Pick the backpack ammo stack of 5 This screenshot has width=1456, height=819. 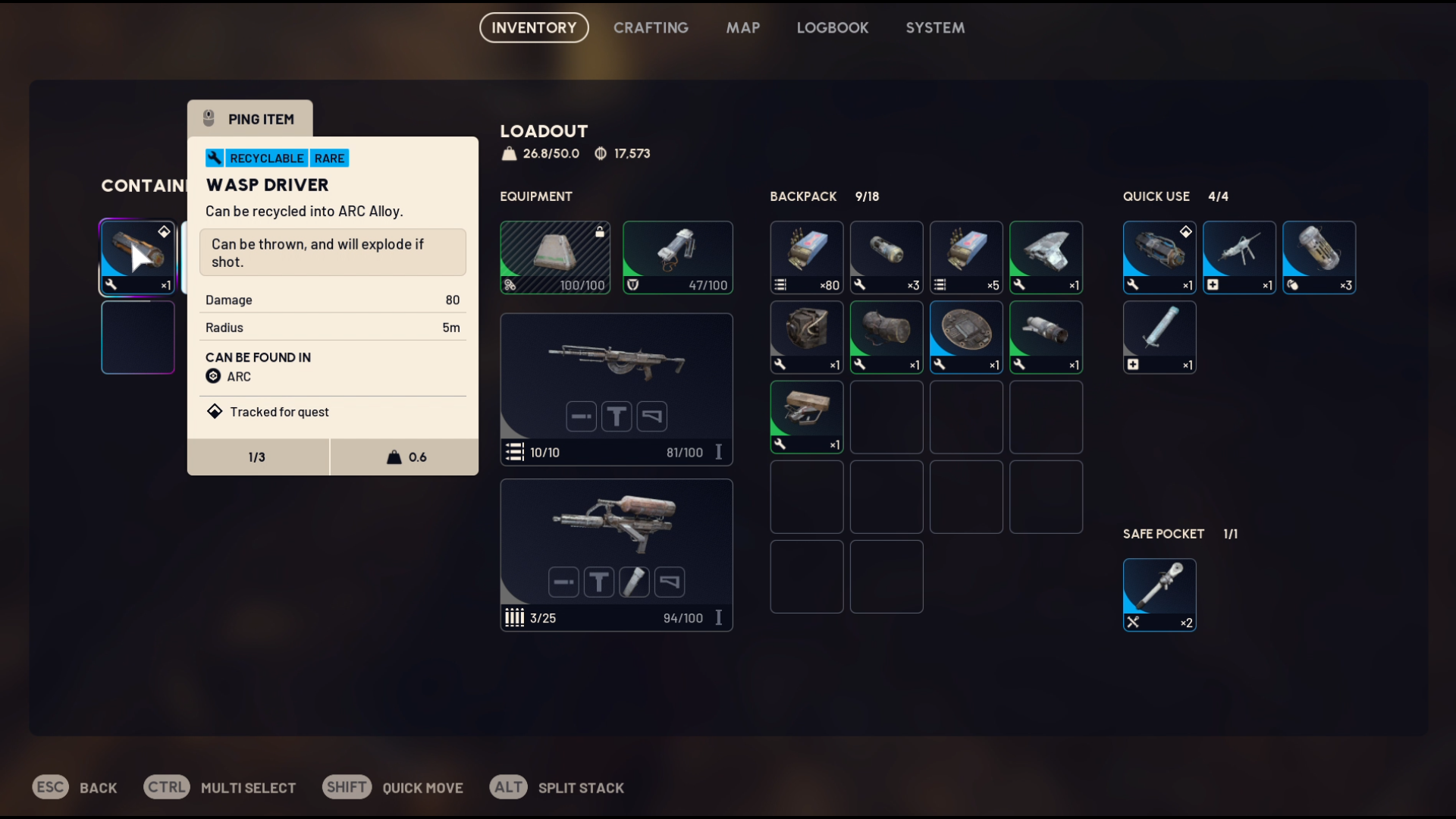965,257
